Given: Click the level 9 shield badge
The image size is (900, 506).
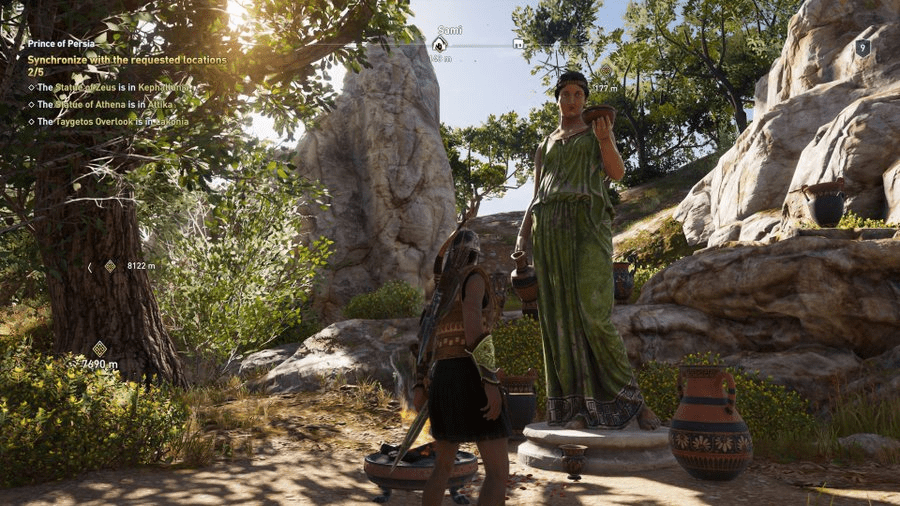Looking at the screenshot, I should [862, 47].
